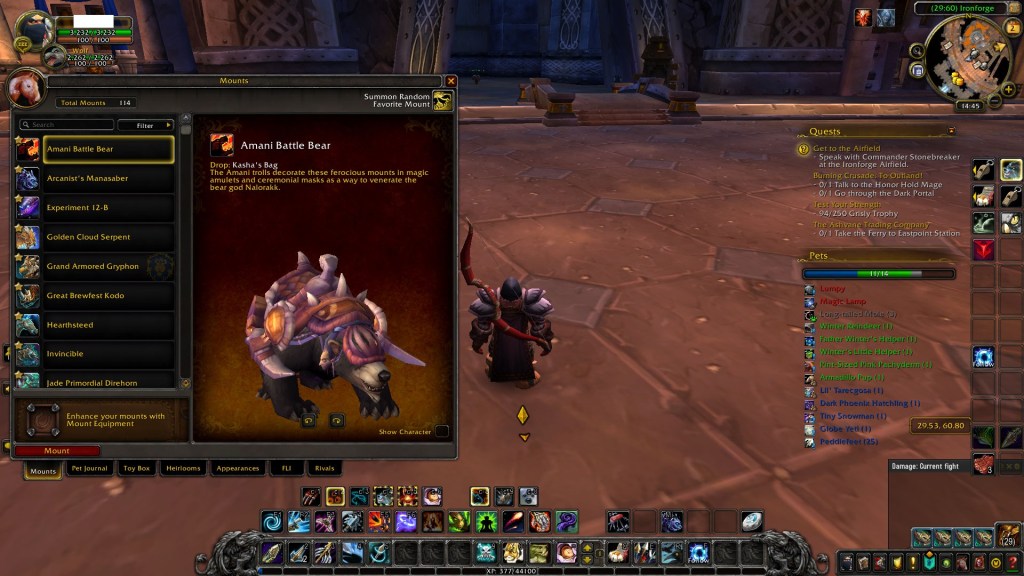Open the Appearances tab
1024x576 pixels.
[238, 468]
